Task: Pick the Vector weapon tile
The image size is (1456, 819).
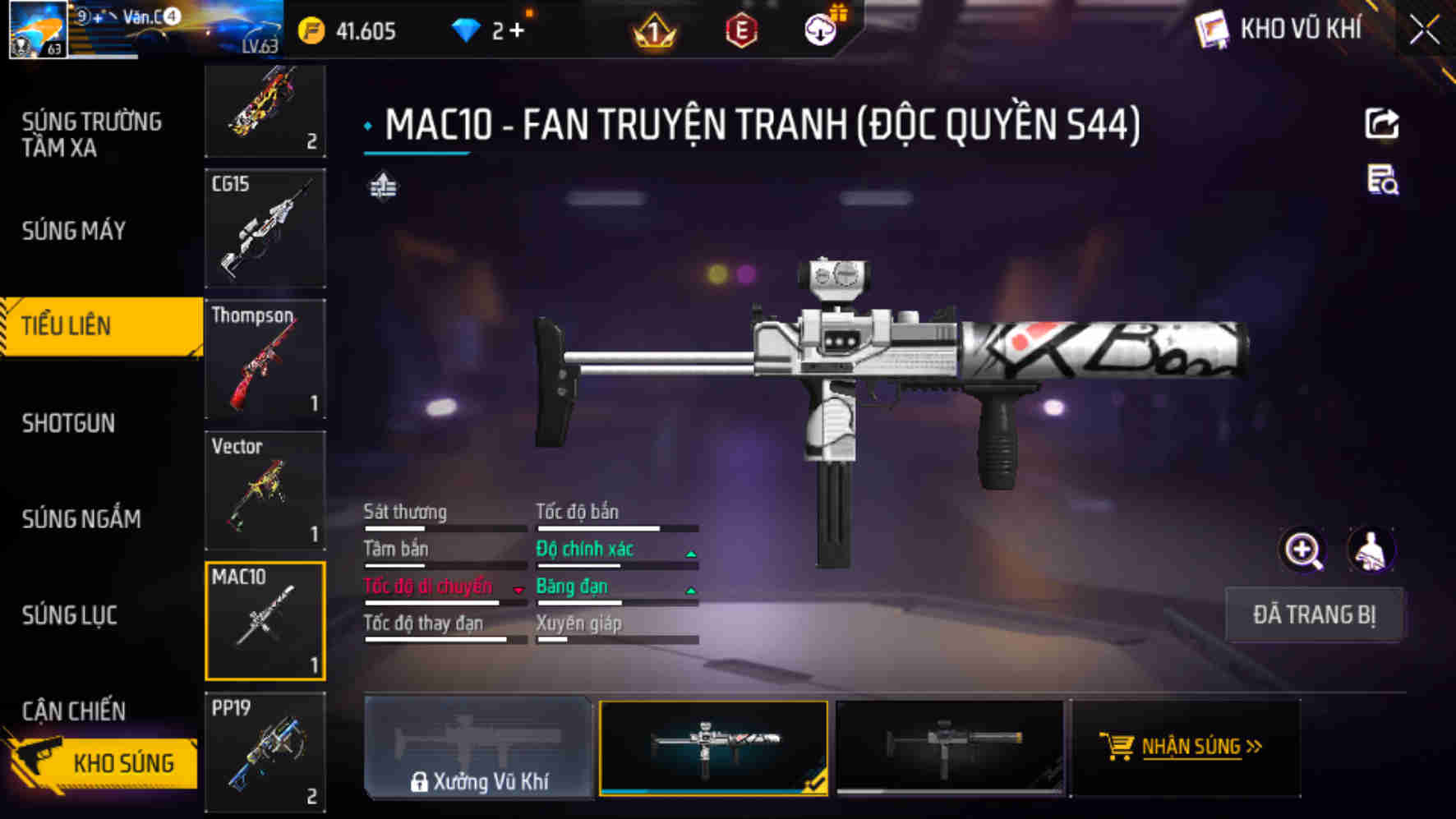Action: tap(265, 490)
